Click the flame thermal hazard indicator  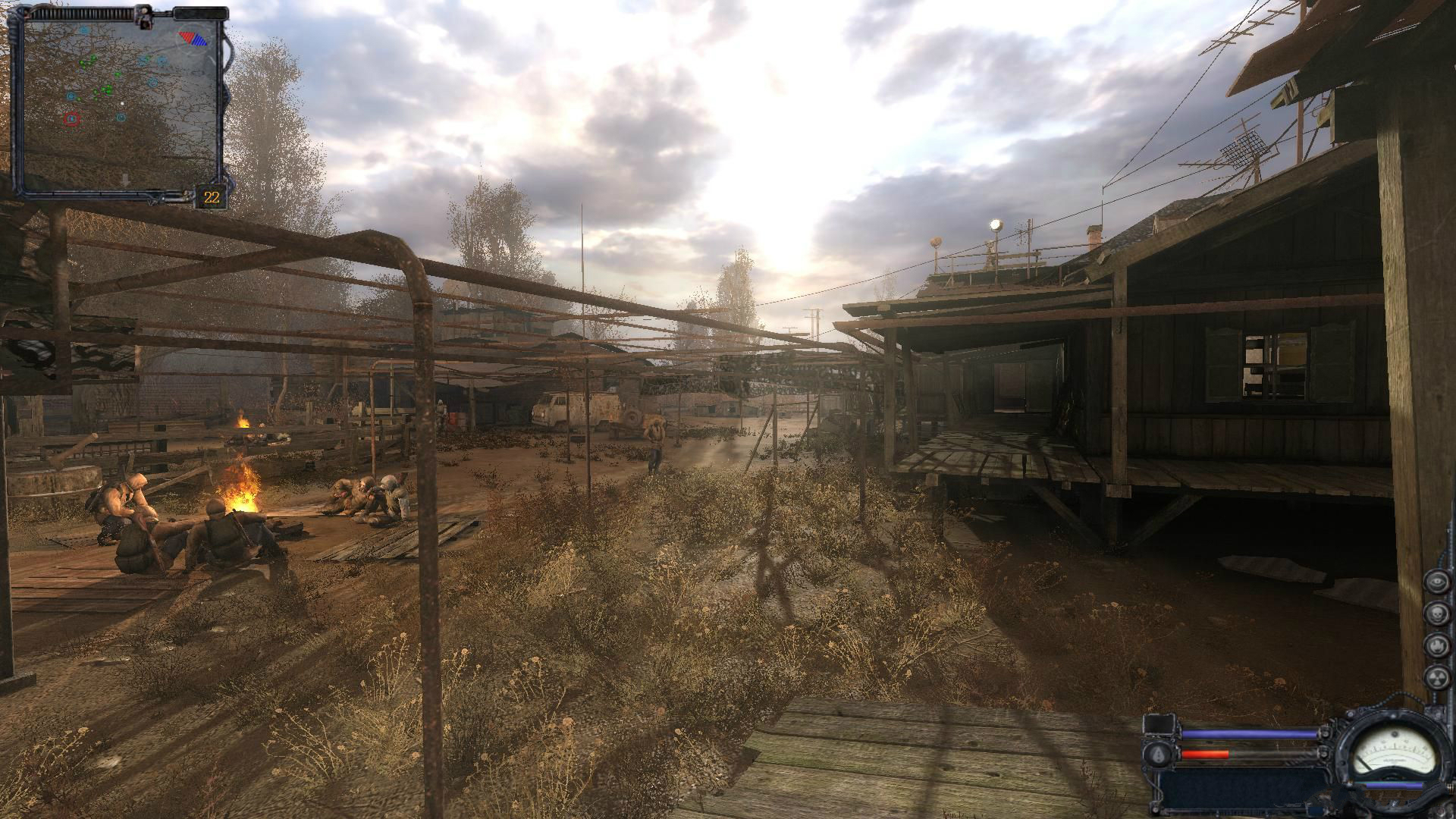[1436, 645]
